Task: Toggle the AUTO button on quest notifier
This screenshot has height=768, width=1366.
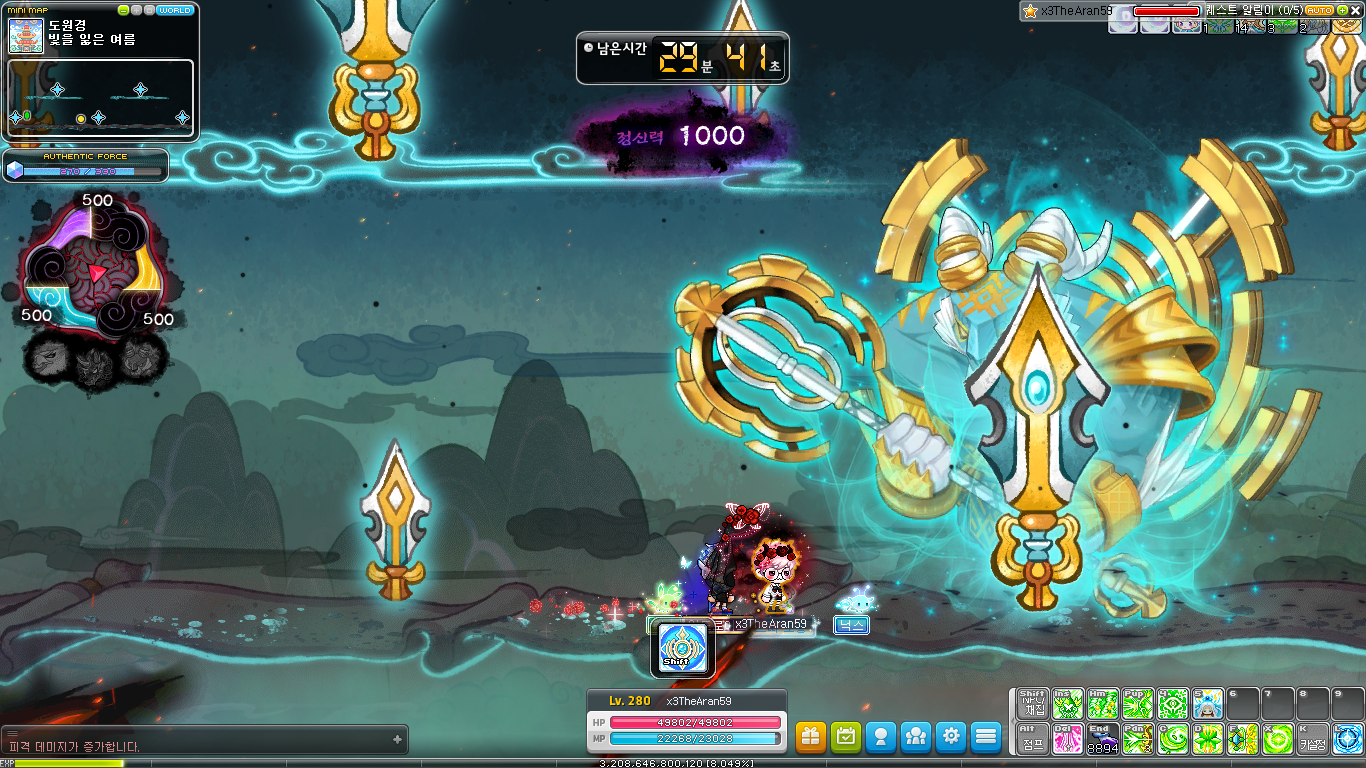Action: 1319,10
